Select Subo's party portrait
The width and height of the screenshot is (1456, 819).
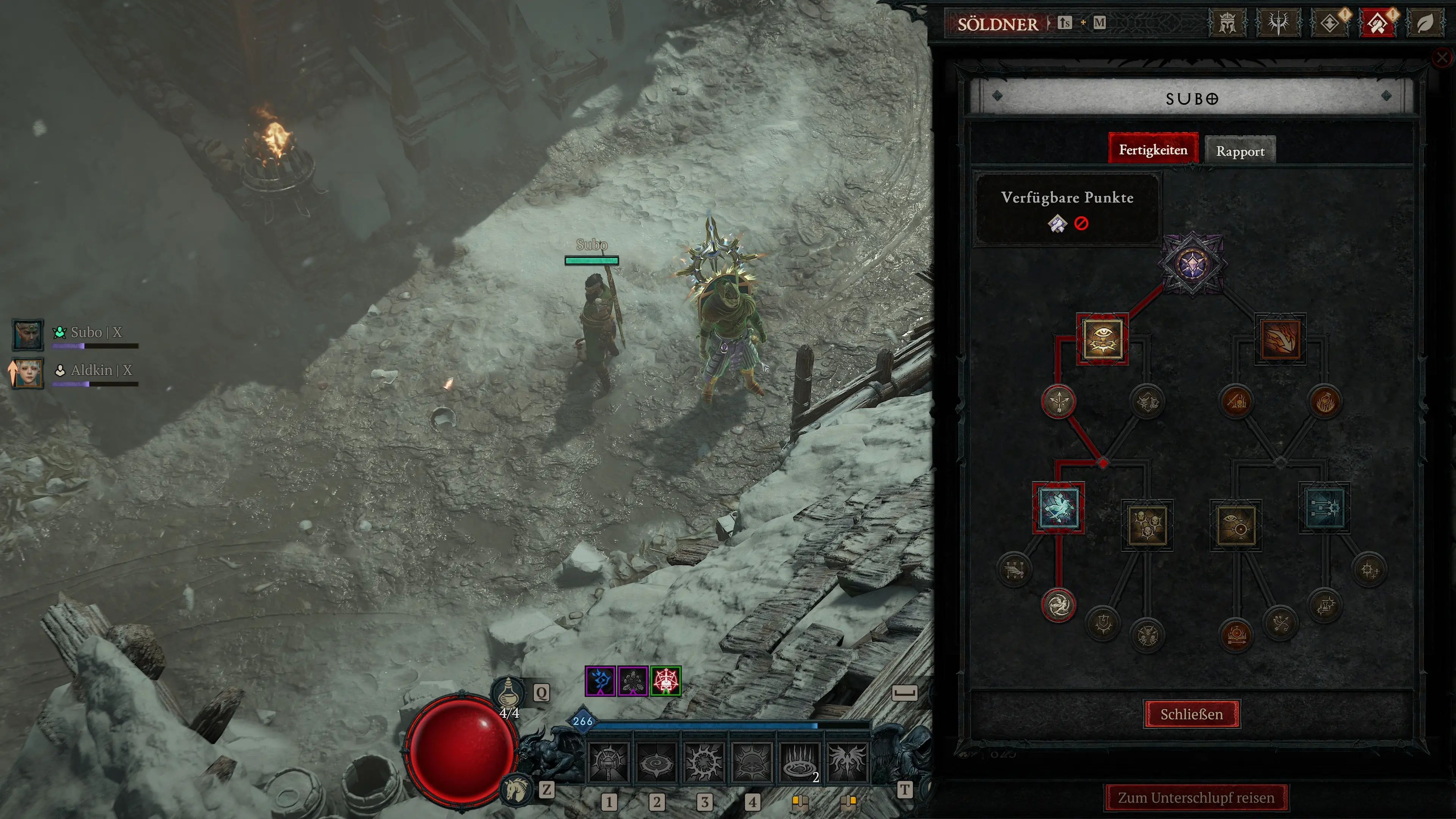click(x=28, y=334)
